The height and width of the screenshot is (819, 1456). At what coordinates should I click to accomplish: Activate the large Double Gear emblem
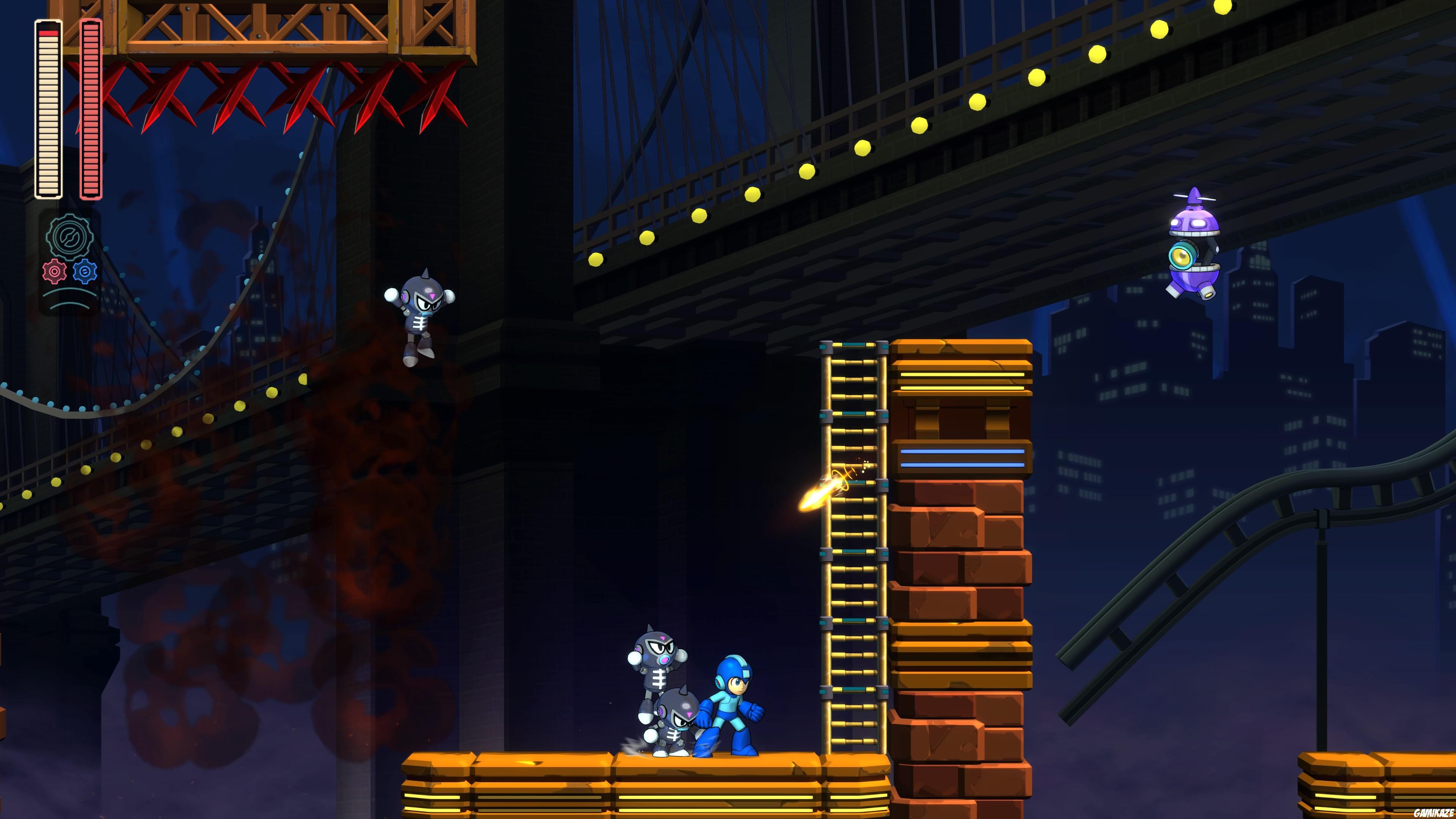69,236
